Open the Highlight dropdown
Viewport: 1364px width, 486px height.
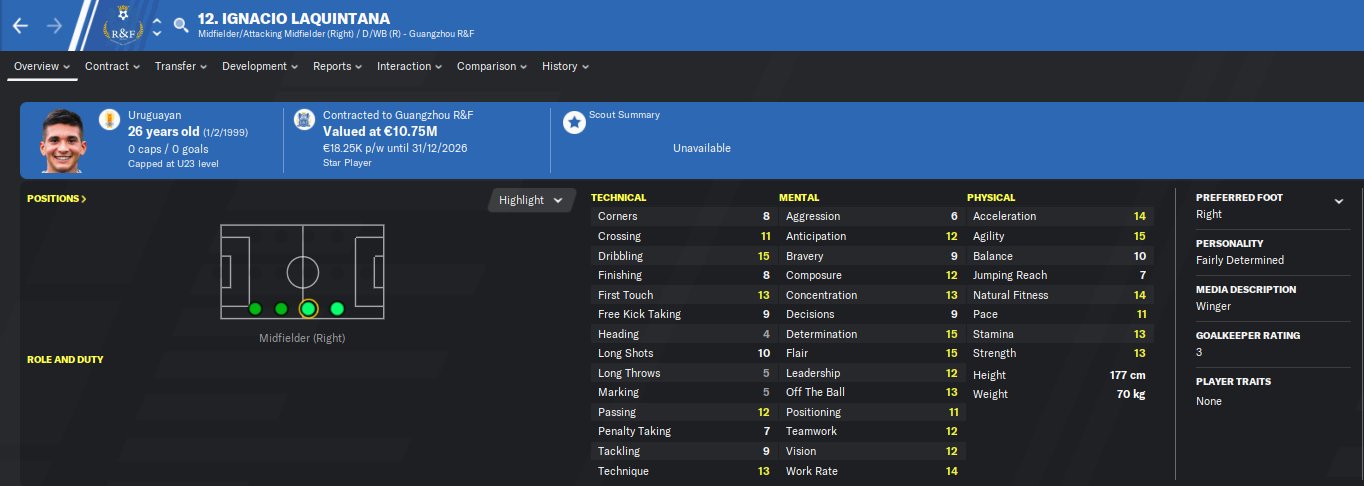coord(531,200)
